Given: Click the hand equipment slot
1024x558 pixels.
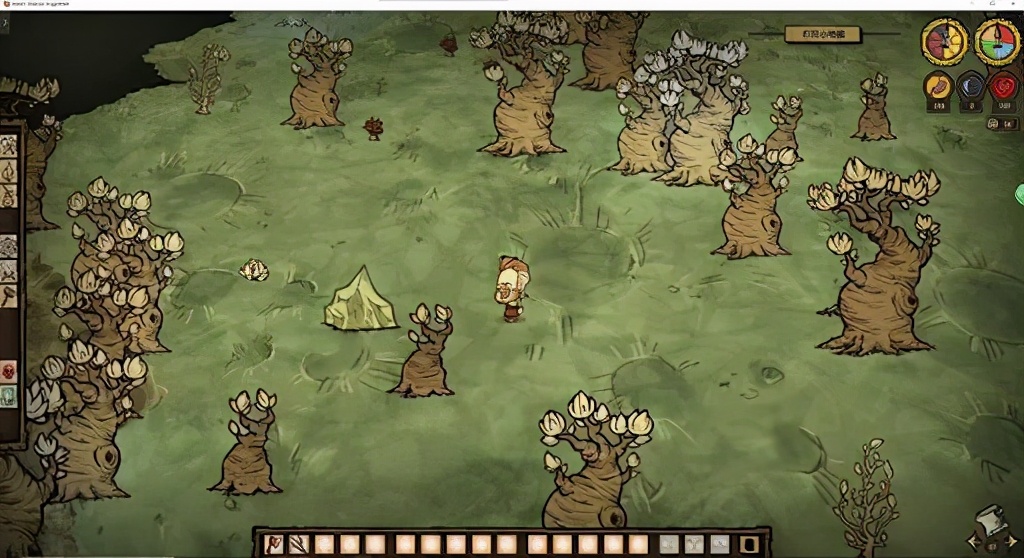Looking at the screenshot, I should (x=669, y=545).
